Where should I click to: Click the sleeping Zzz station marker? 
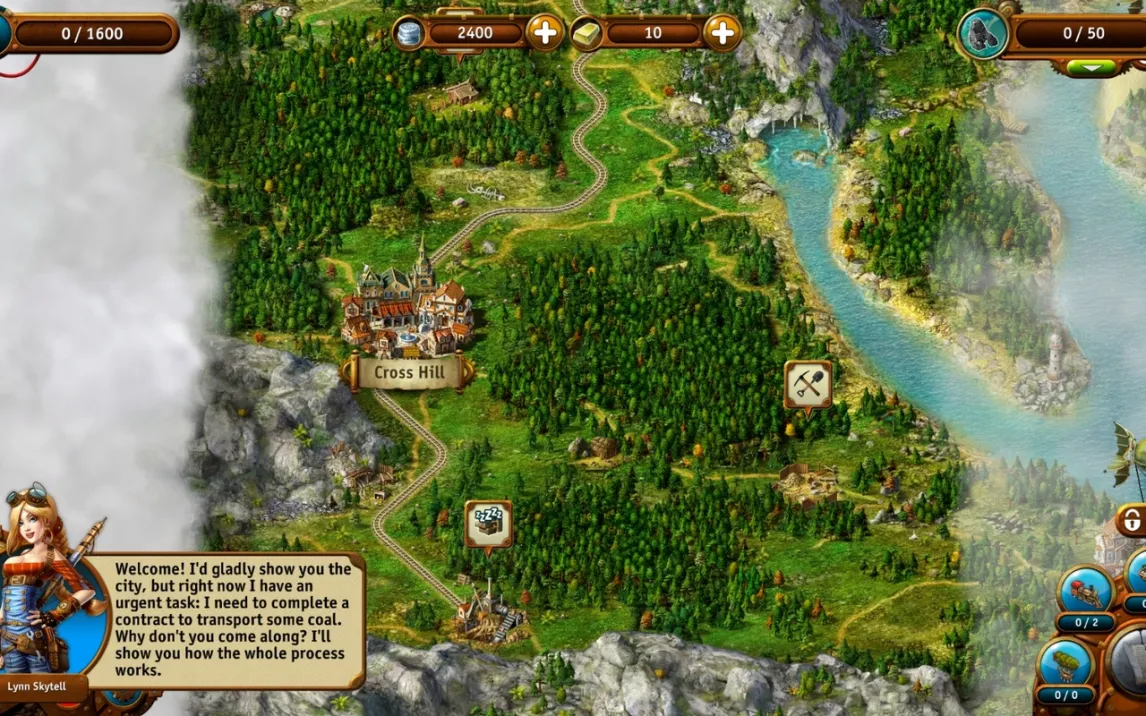click(x=489, y=524)
